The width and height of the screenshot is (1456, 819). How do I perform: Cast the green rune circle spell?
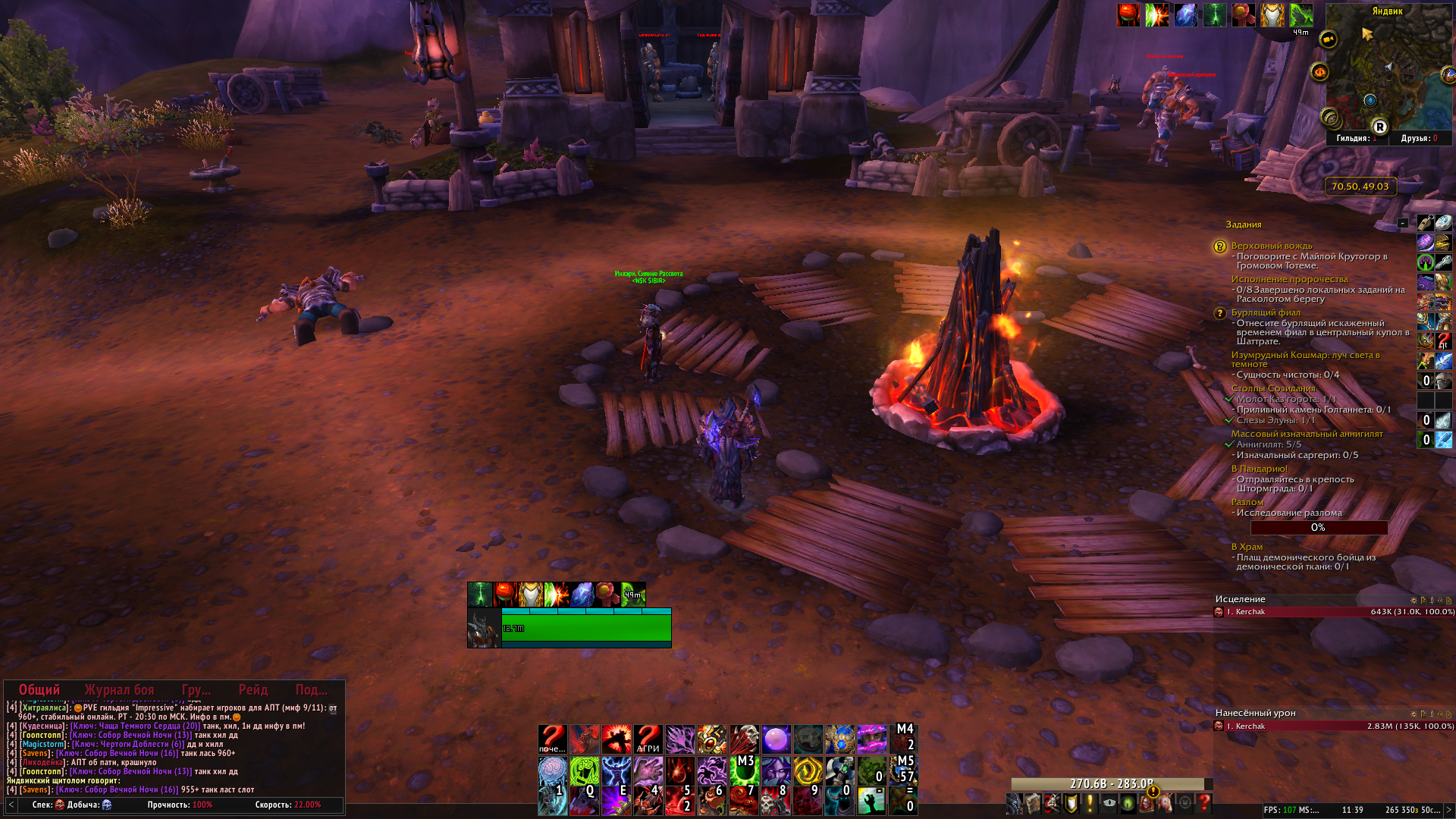(584, 770)
